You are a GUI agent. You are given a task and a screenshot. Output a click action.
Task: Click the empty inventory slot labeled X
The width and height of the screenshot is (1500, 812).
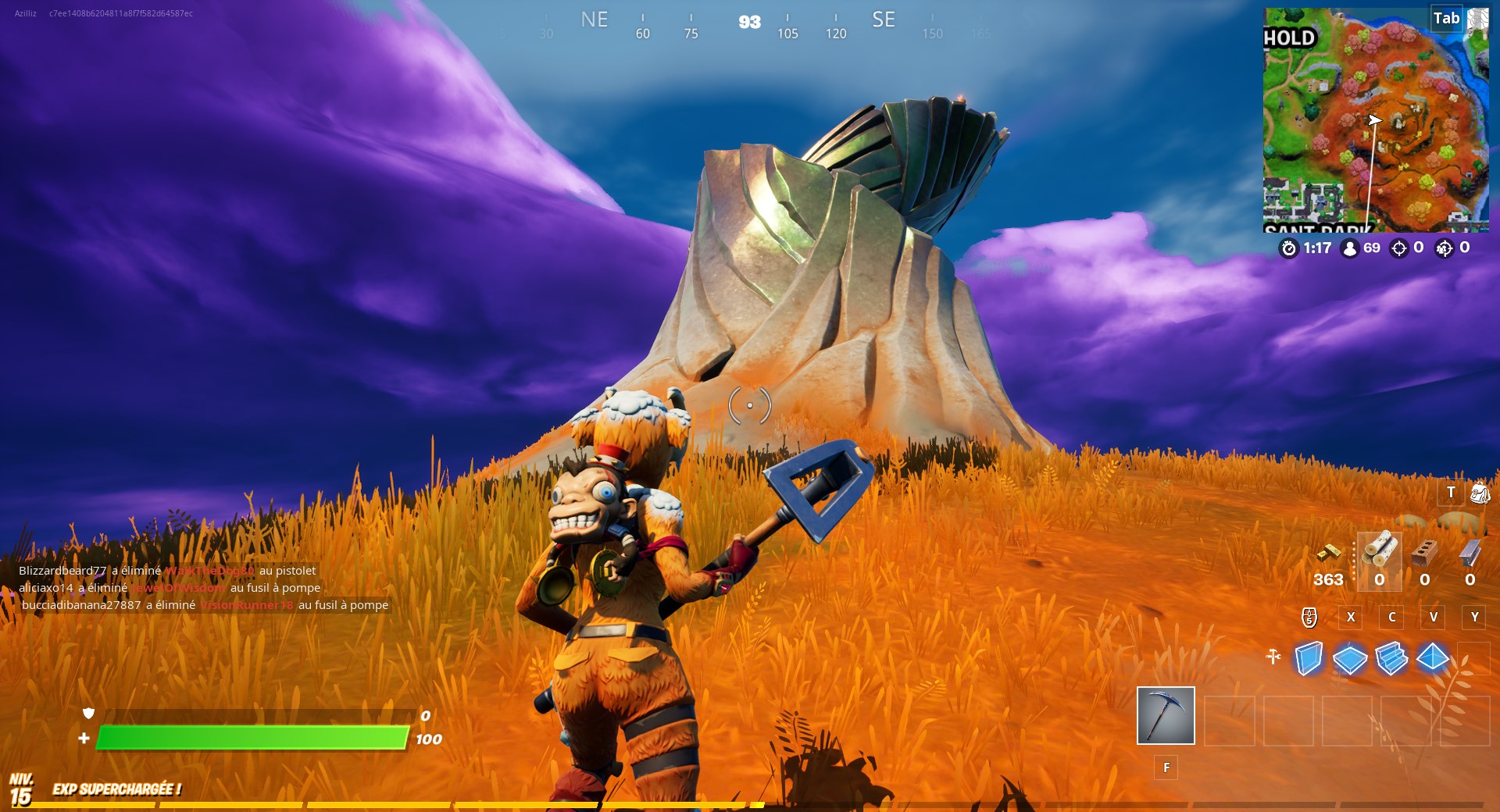point(1350,617)
